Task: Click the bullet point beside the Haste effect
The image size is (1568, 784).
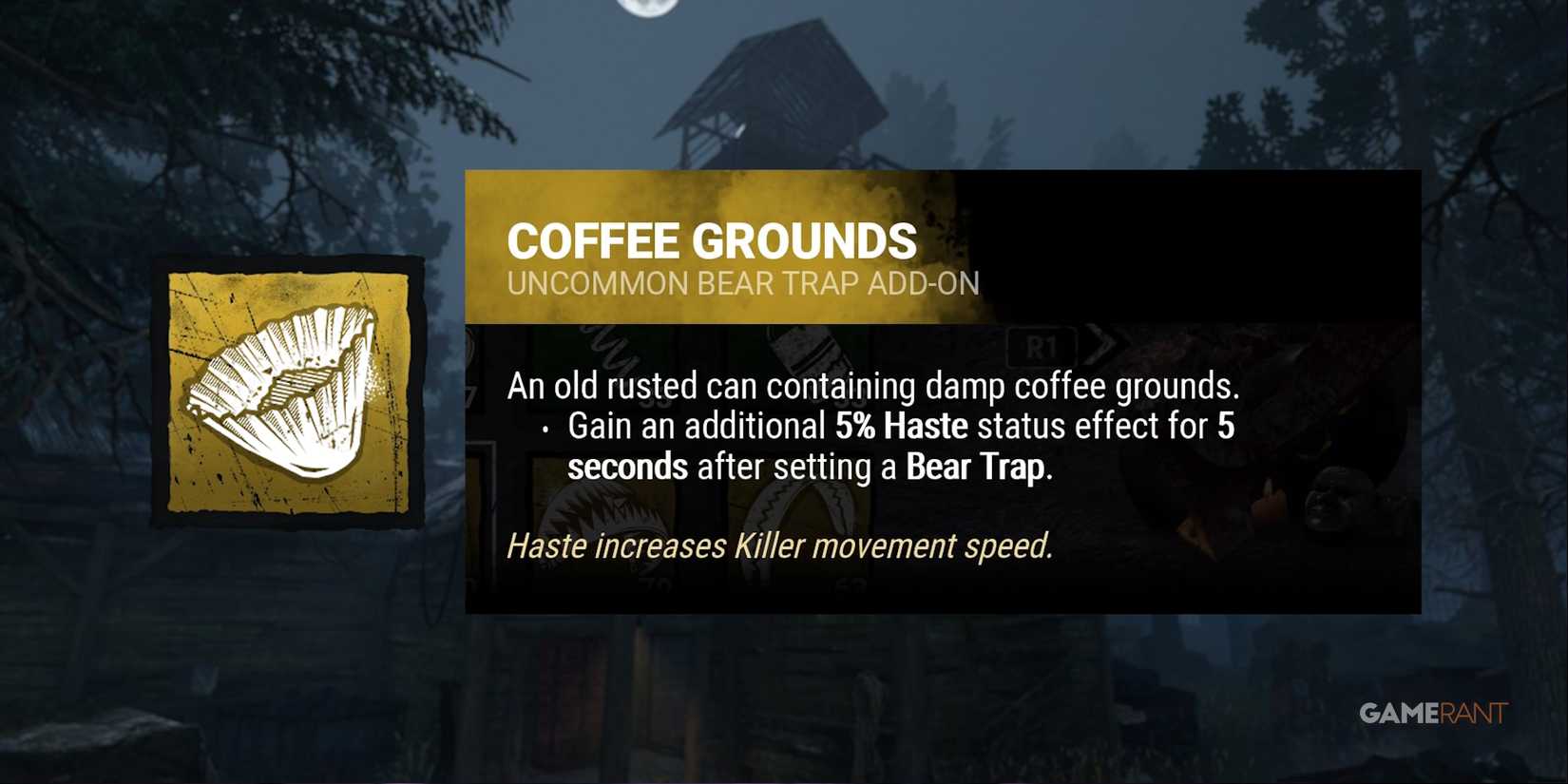Action: [545, 430]
